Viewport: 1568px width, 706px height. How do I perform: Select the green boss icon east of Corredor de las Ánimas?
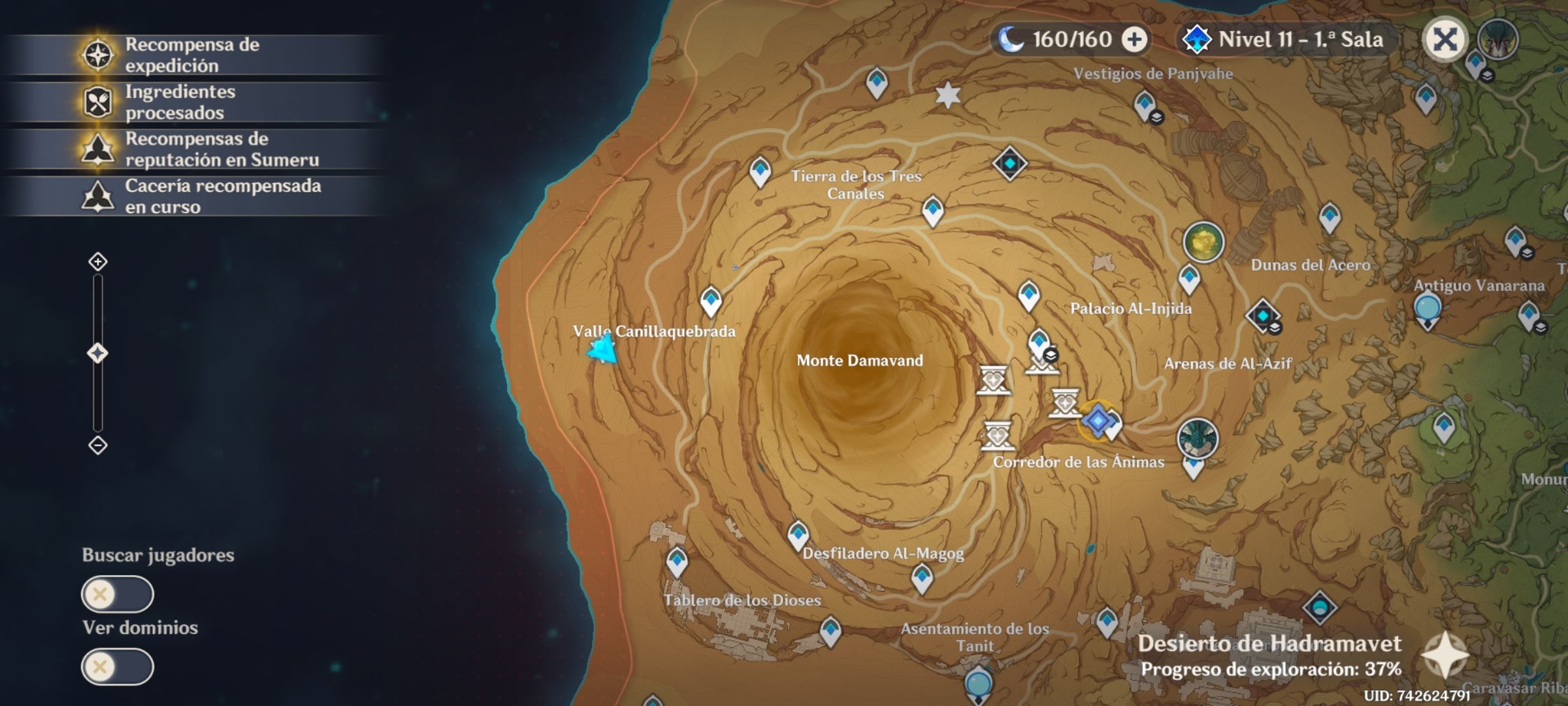point(1197,438)
